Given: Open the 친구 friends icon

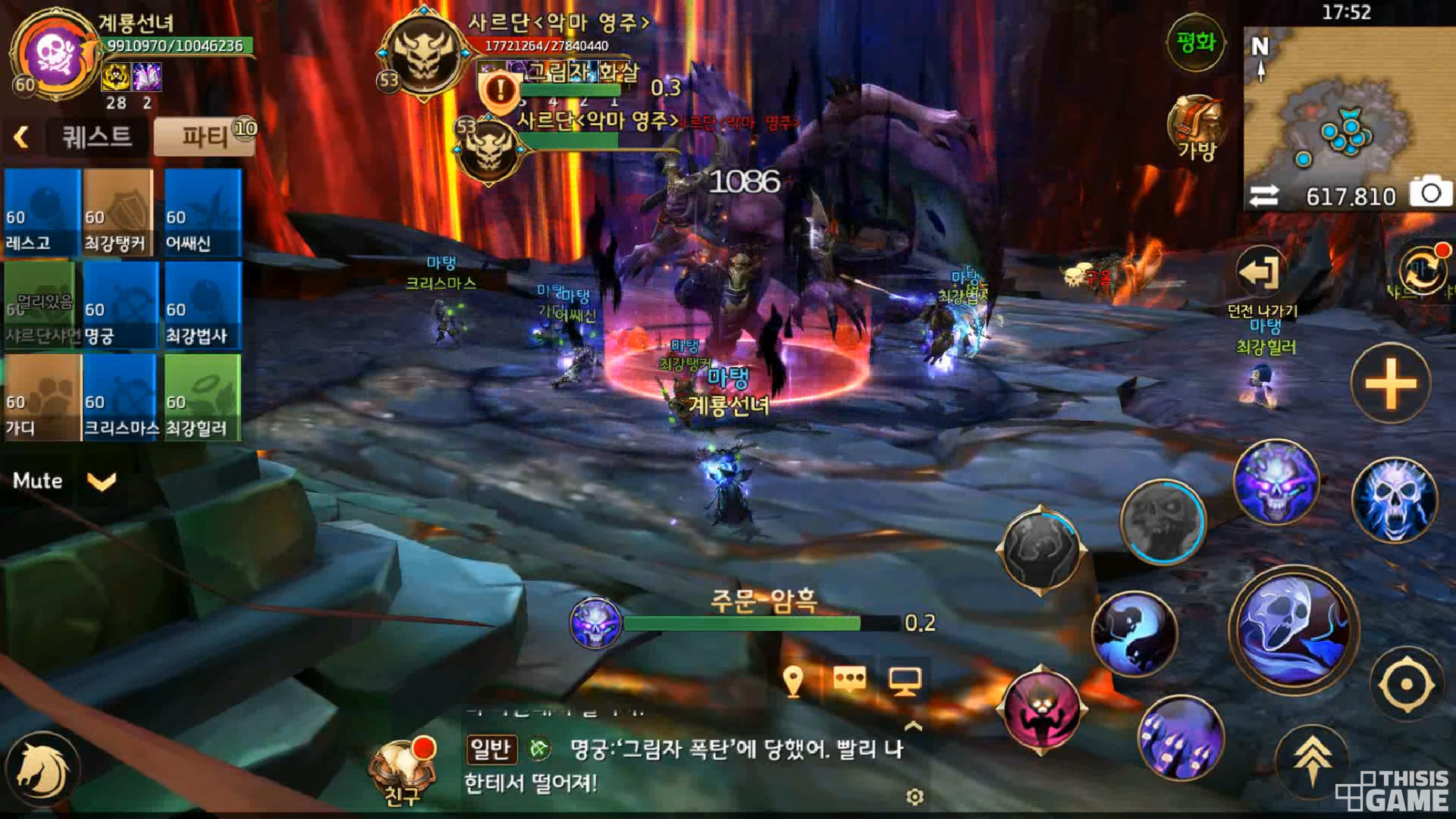Looking at the screenshot, I should 402,770.
